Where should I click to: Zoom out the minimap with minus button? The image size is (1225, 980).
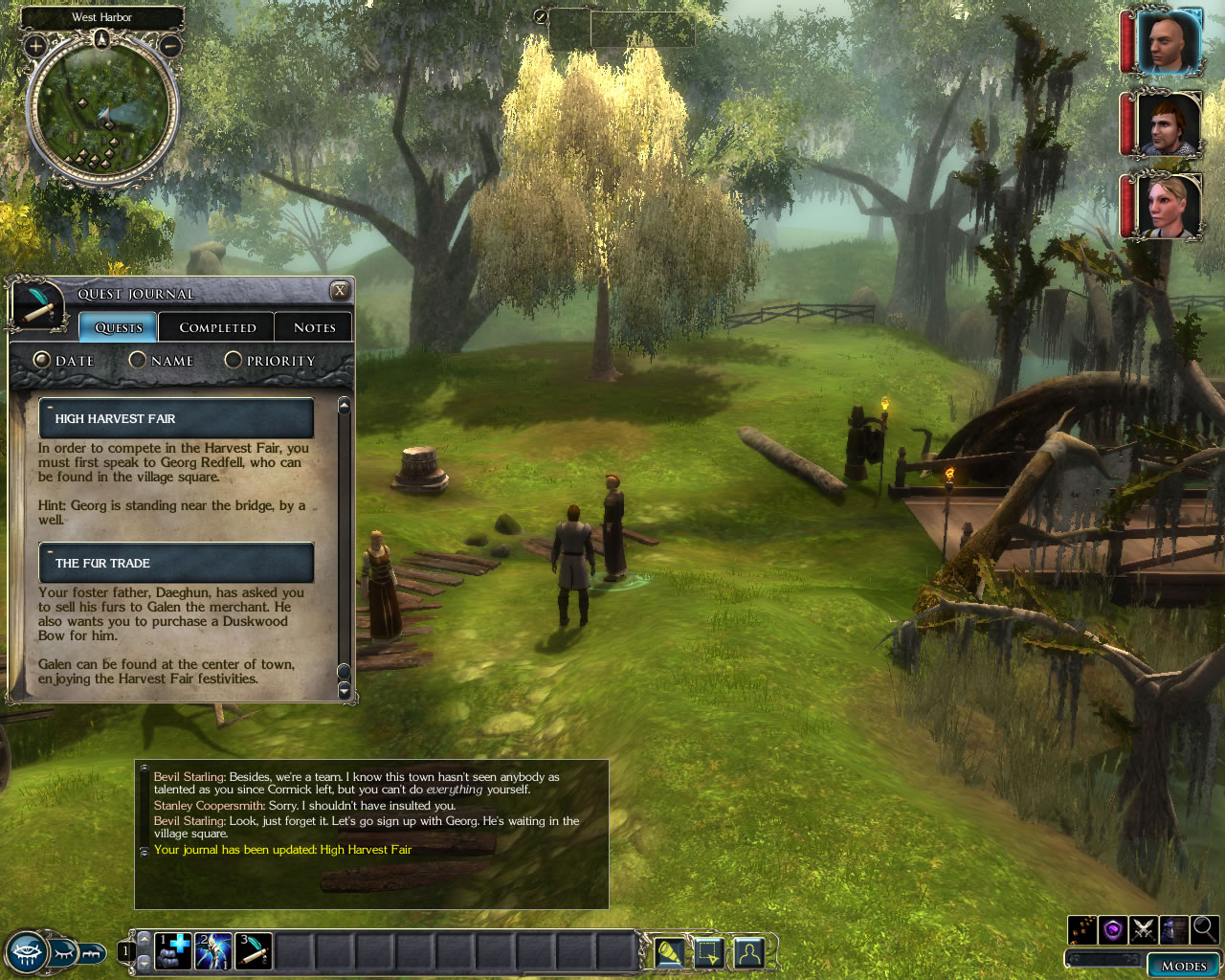(170, 45)
